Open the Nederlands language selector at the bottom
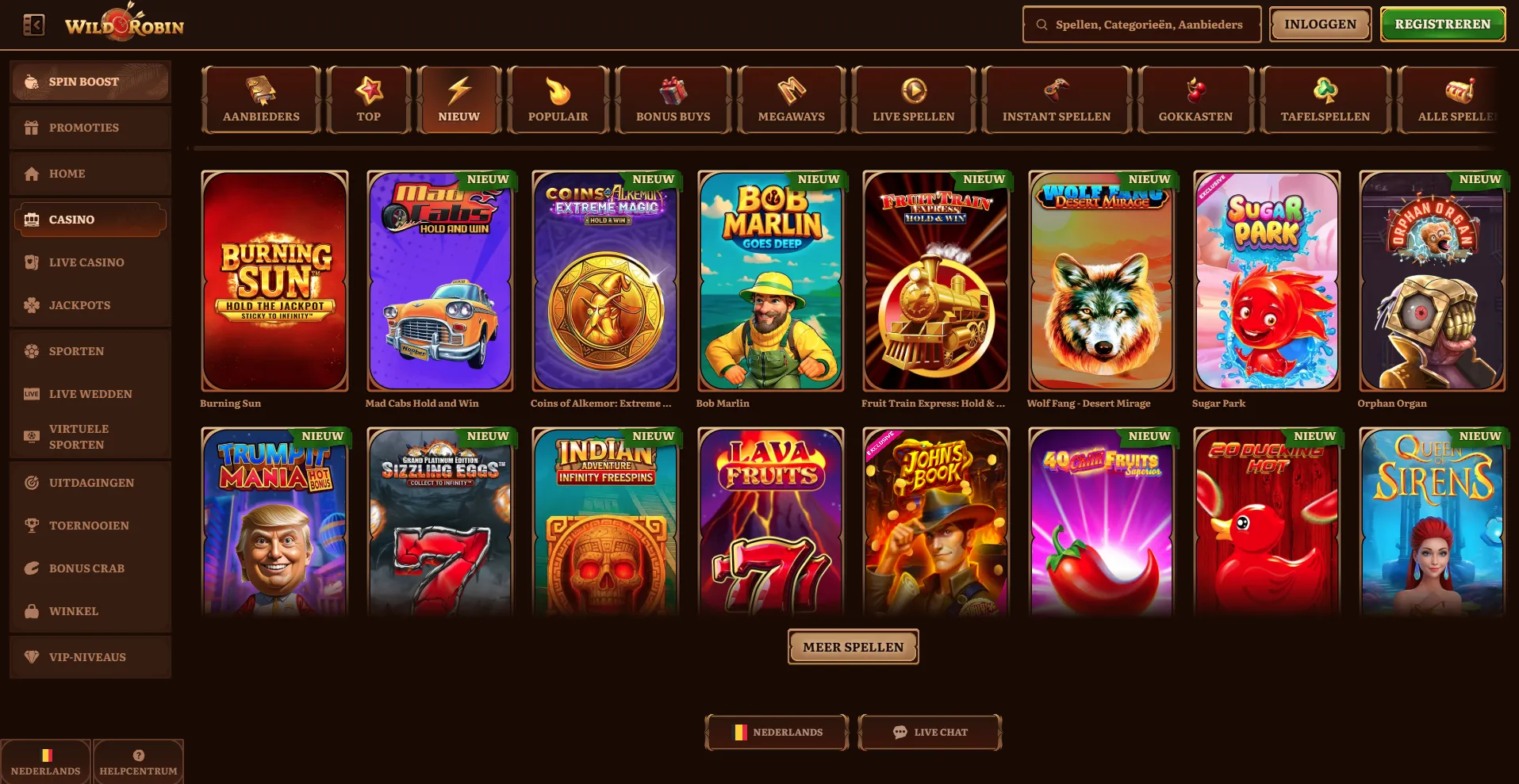This screenshot has width=1519, height=784. point(776,732)
